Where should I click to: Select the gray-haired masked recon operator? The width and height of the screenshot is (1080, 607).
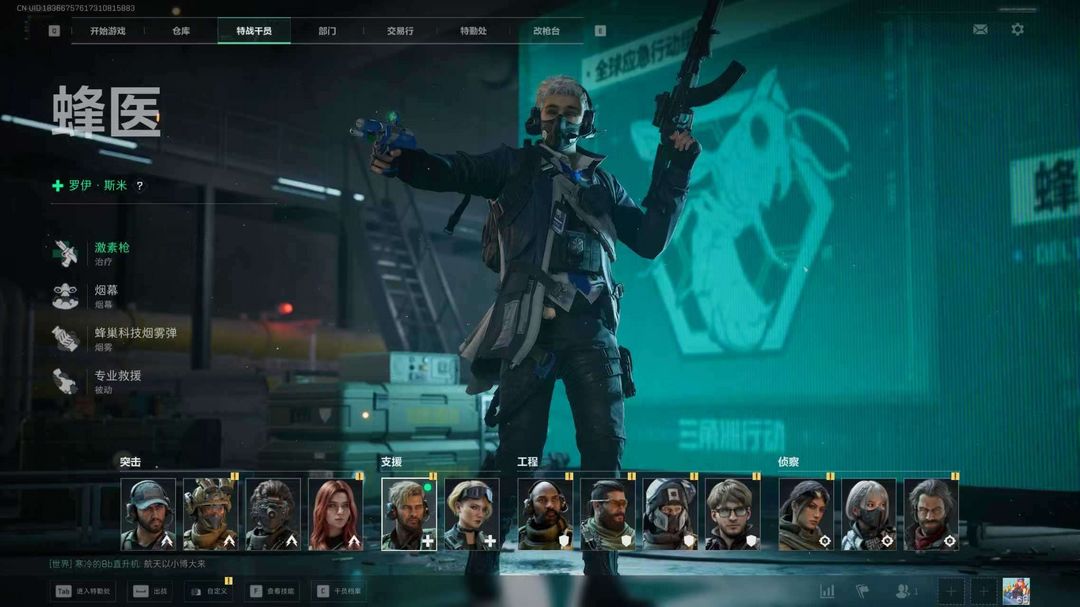click(x=868, y=514)
